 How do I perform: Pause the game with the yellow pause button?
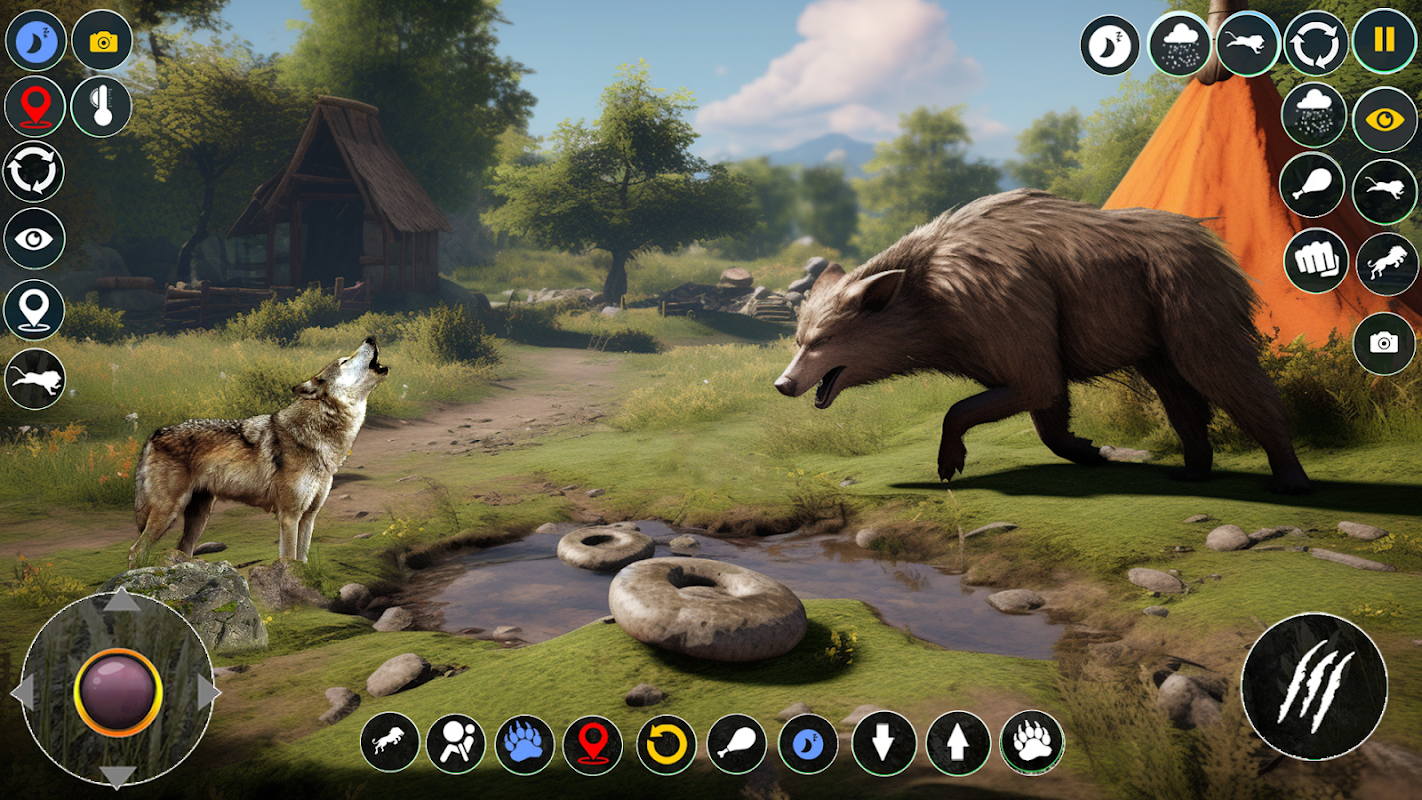click(x=1385, y=41)
